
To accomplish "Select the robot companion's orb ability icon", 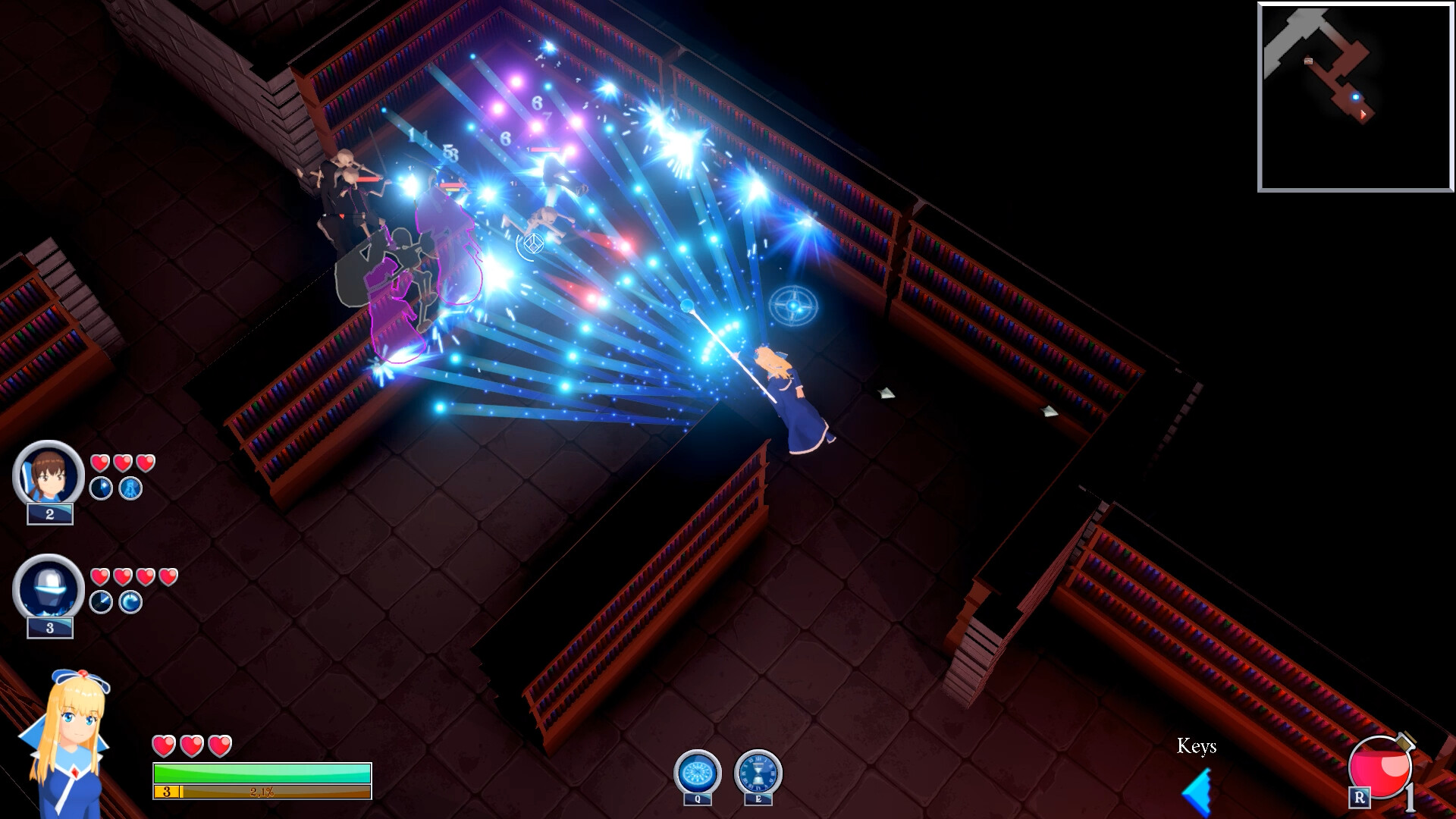I will coord(129,601).
